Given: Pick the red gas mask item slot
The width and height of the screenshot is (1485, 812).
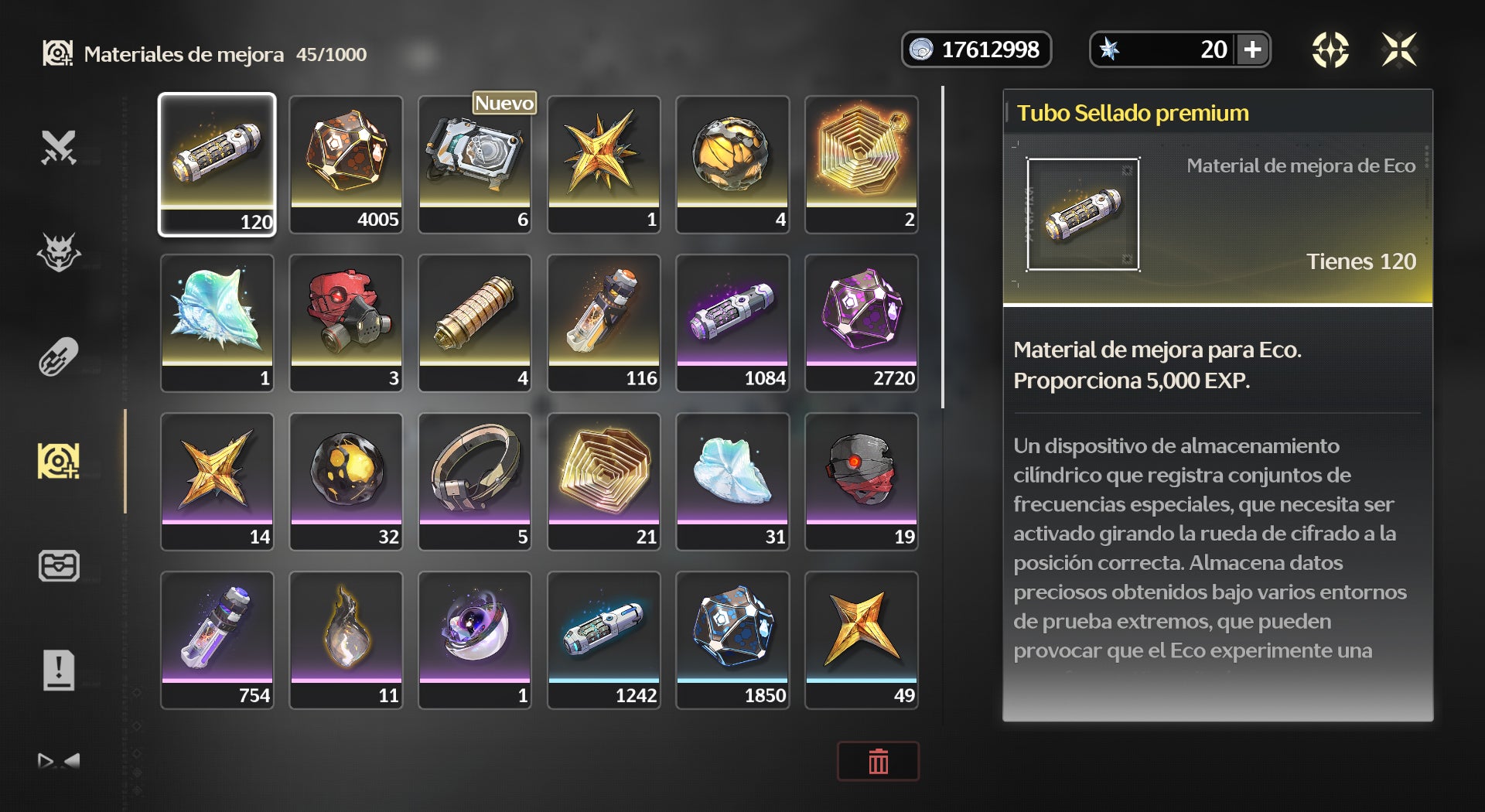Looking at the screenshot, I should pos(346,322).
